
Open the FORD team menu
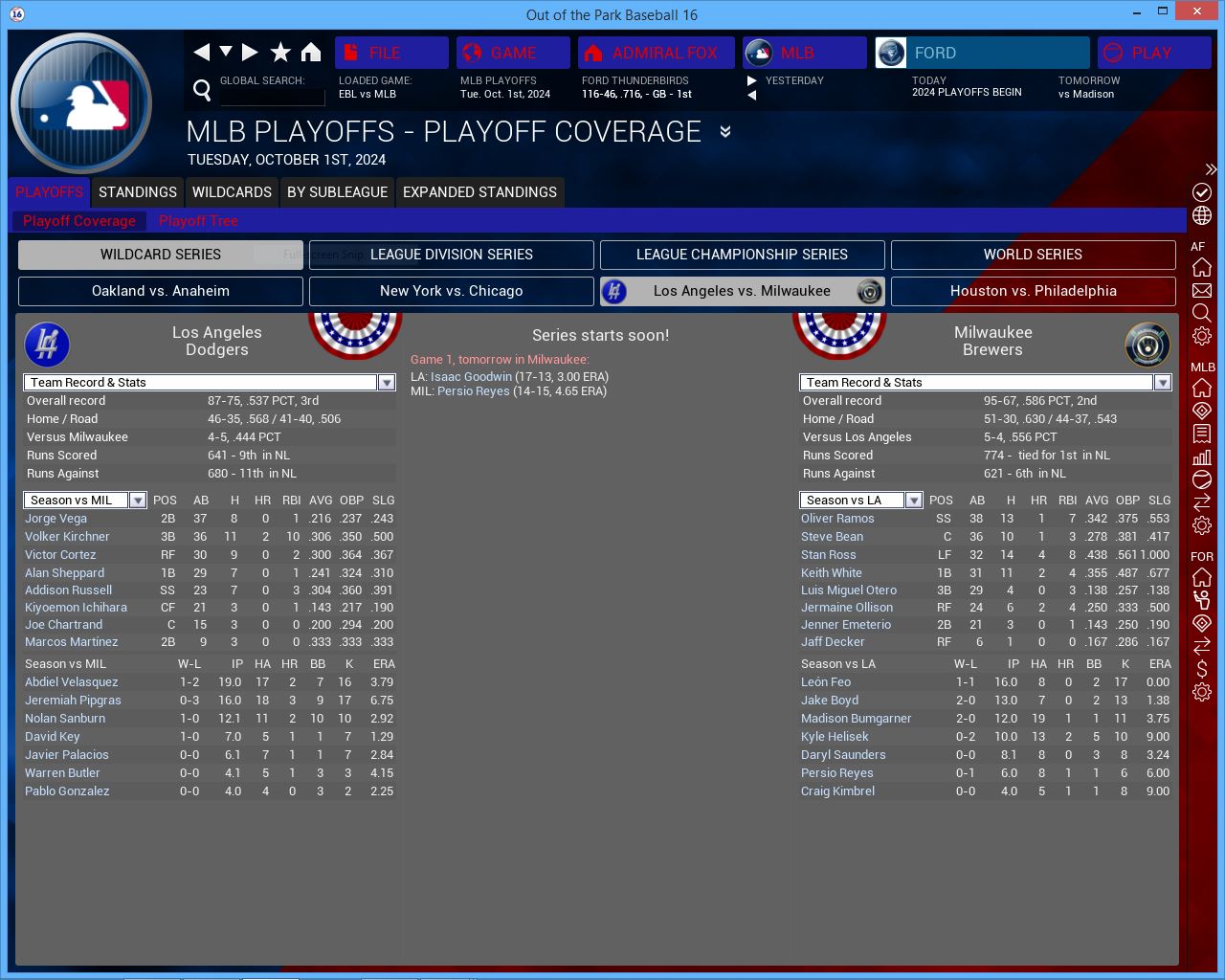(x=981, y=53)
